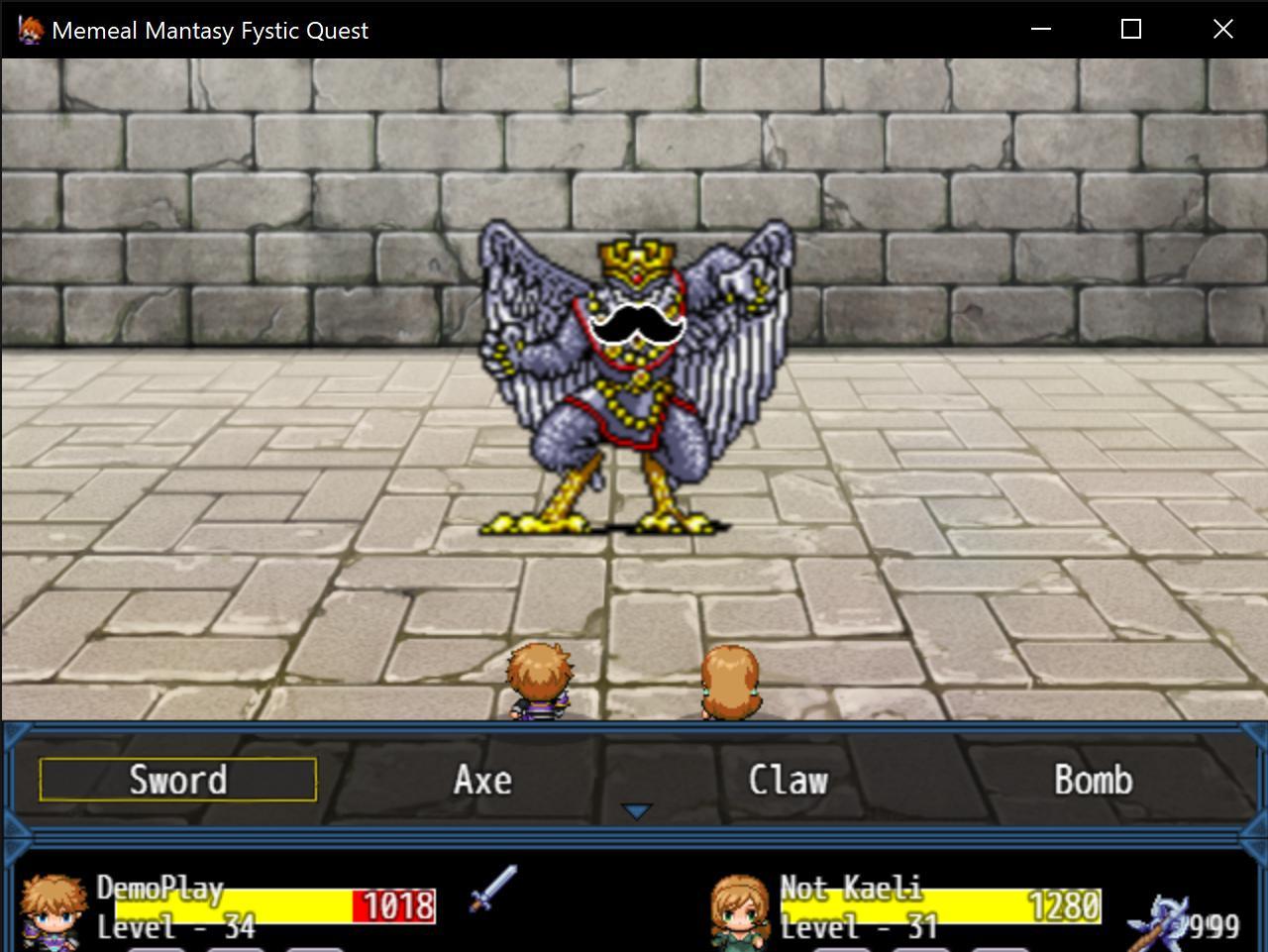Expand the down arrow below the command menu
The image size is (1268, 952).
click(x=634, y=810)
